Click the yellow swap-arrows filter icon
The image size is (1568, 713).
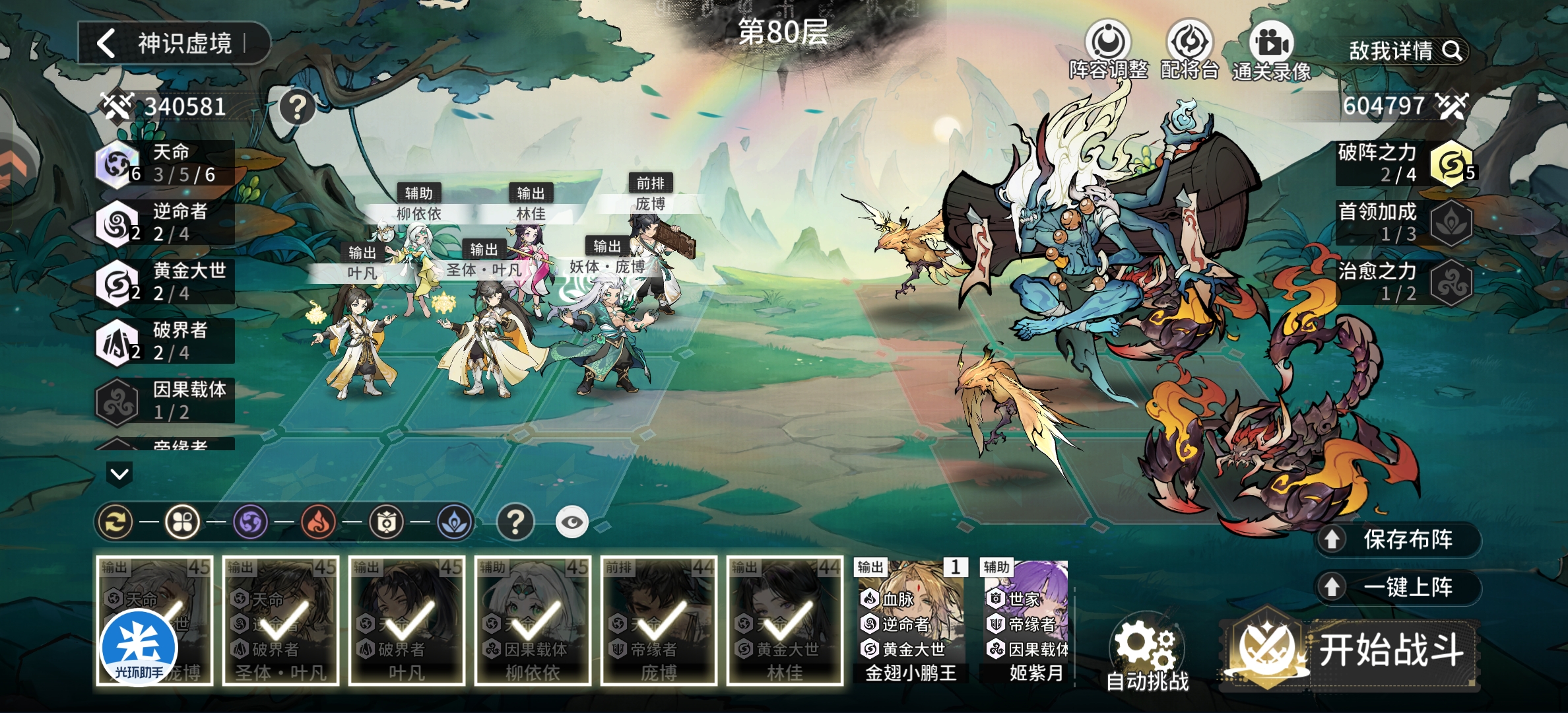(x=115, y=523)
